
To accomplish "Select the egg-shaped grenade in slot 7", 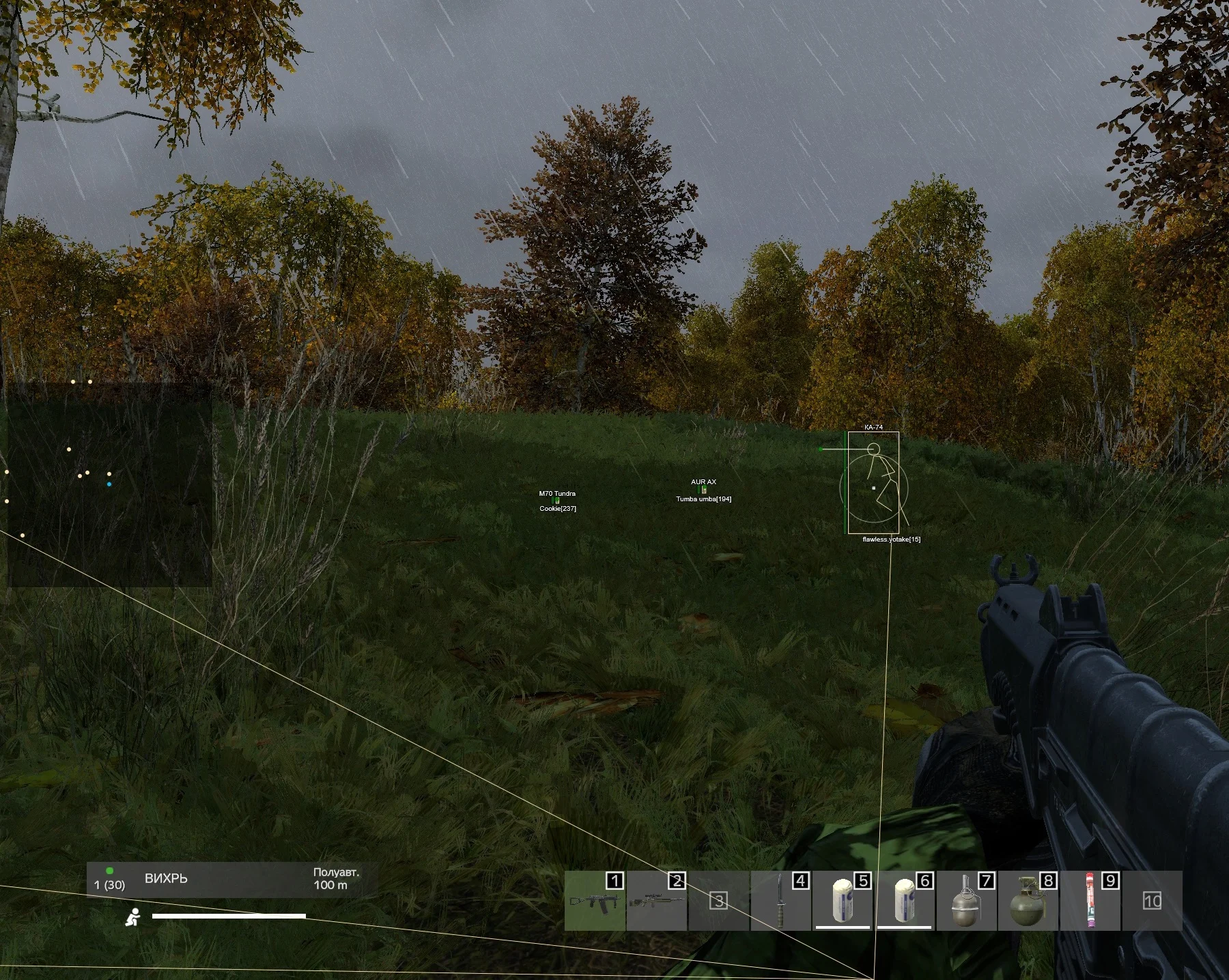I will click(x=966, y=901).
